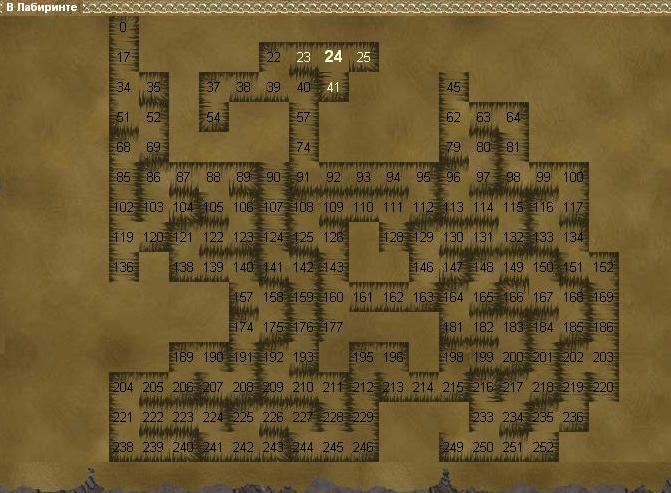Select room 100 on the map
The width and height of the screenshot is (671, 493).
(573, 177)
